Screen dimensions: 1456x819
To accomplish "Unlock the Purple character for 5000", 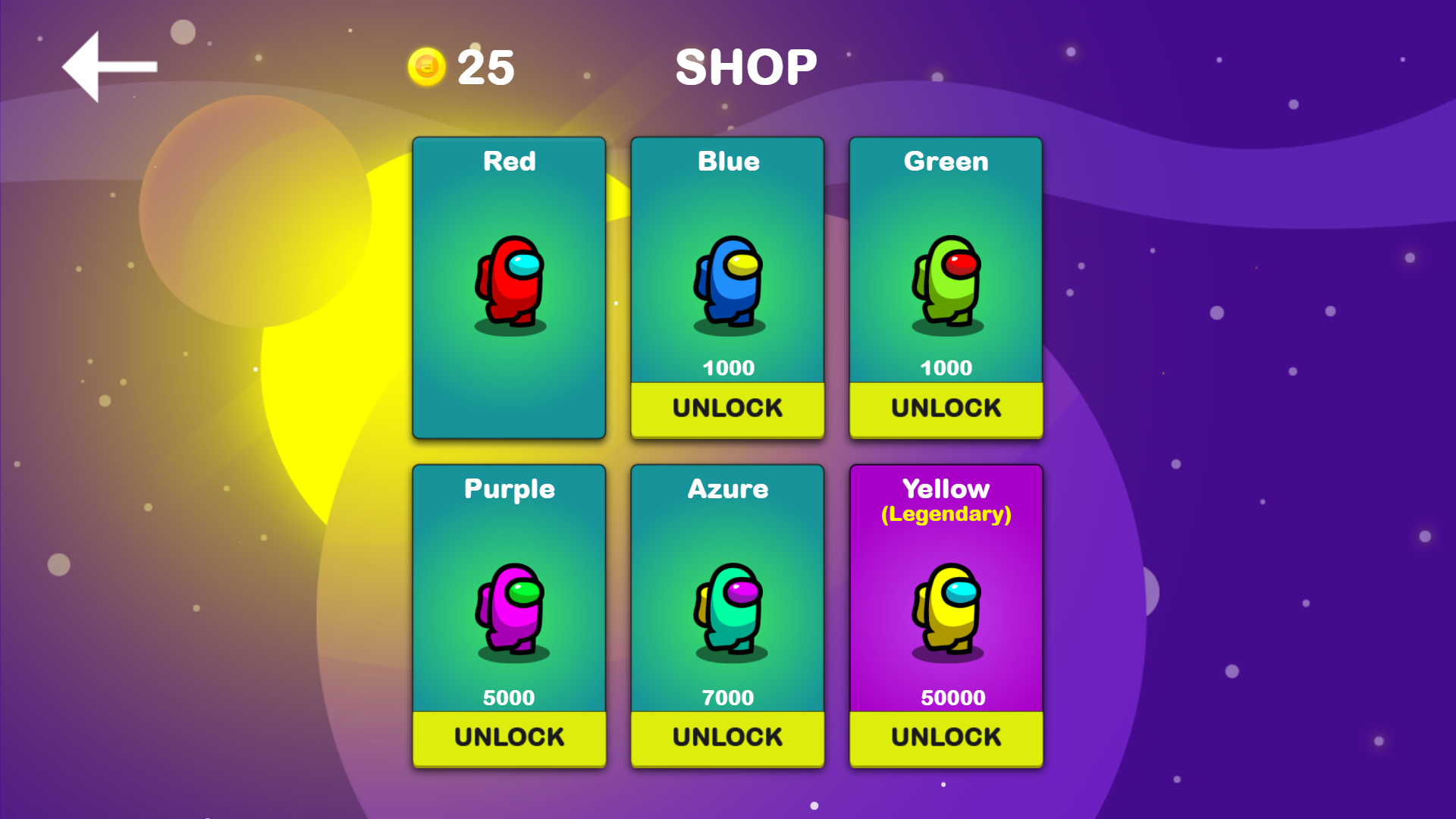I will [x=509, y=736].
